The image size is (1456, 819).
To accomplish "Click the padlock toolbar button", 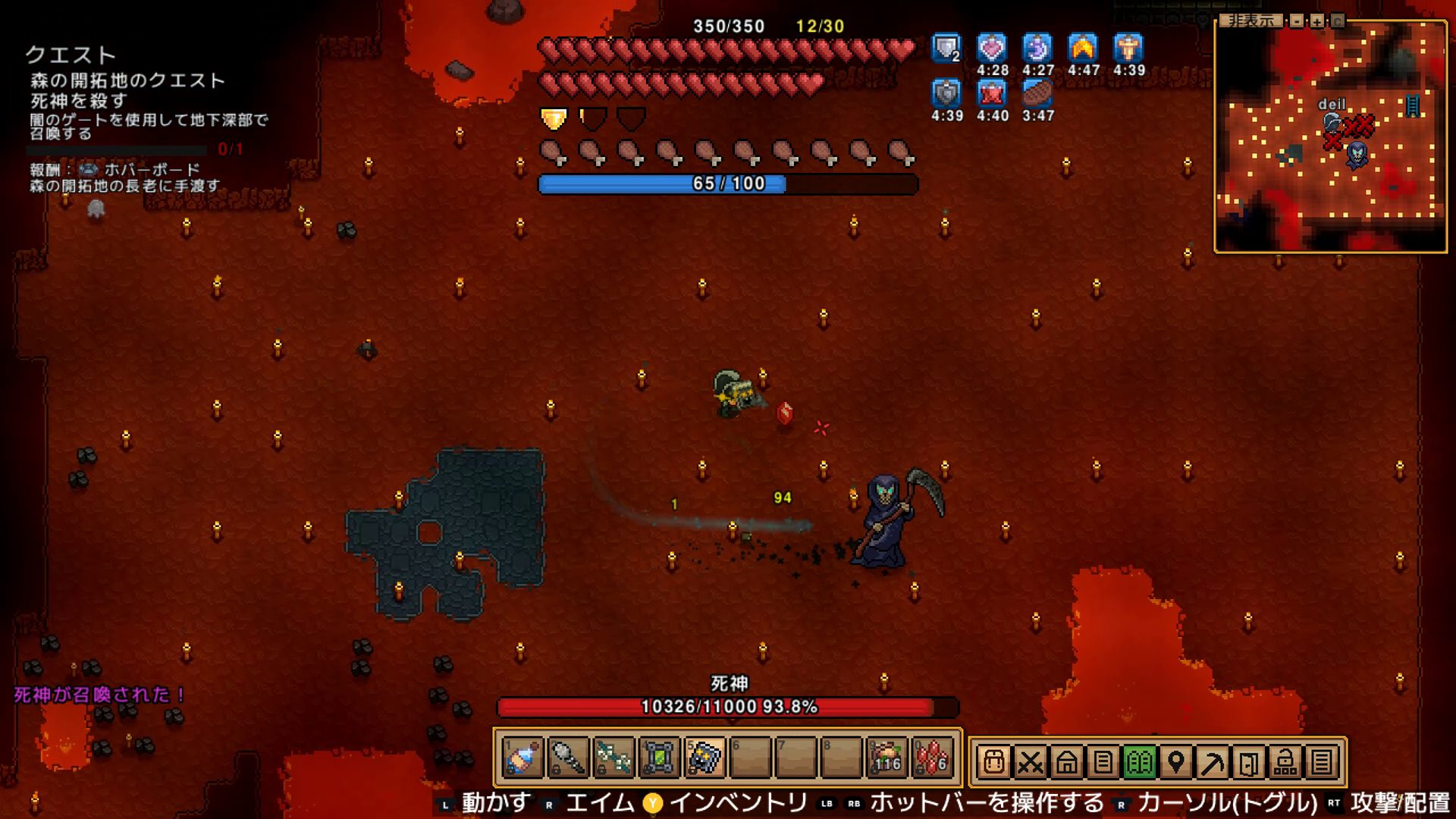I will pos(1285,761).
